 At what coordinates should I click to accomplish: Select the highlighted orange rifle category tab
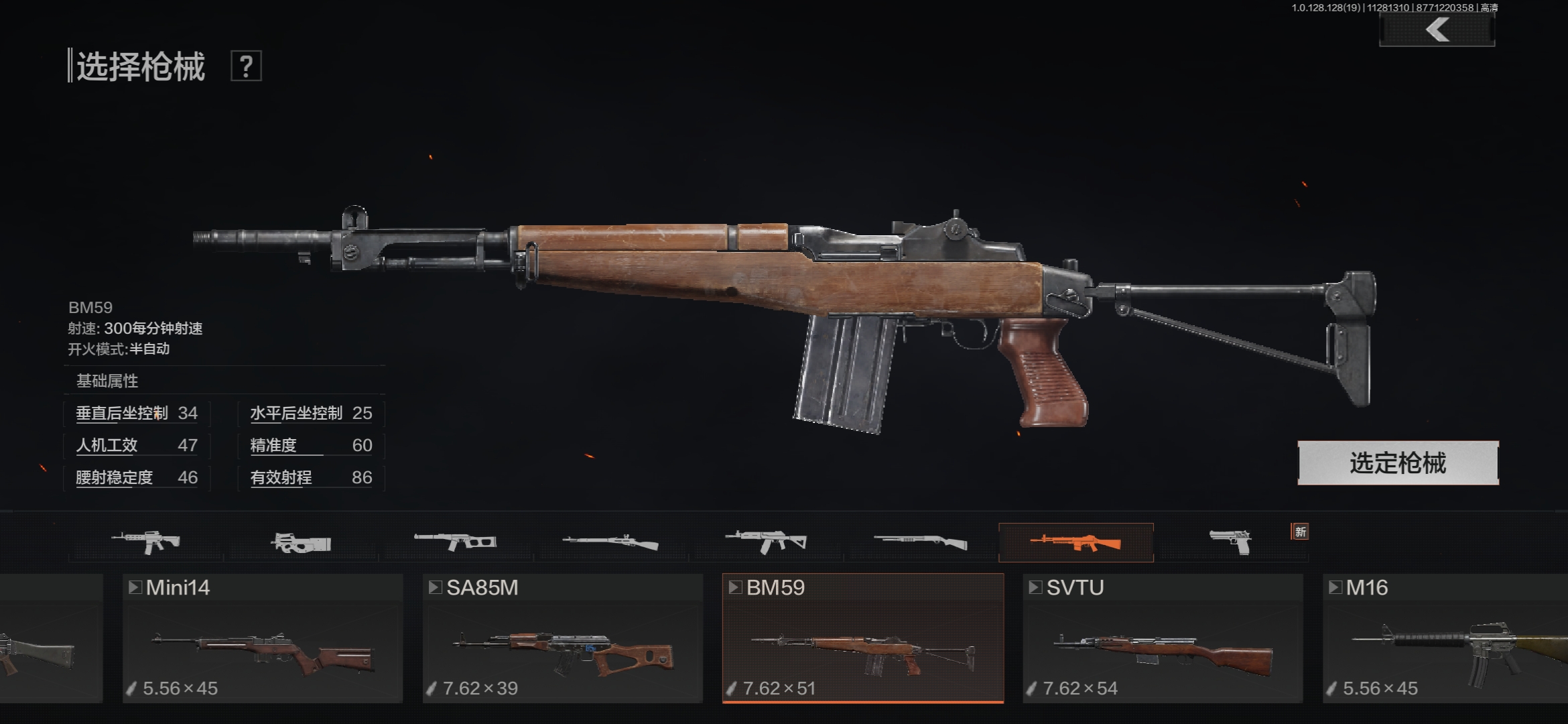point(1075,542)
